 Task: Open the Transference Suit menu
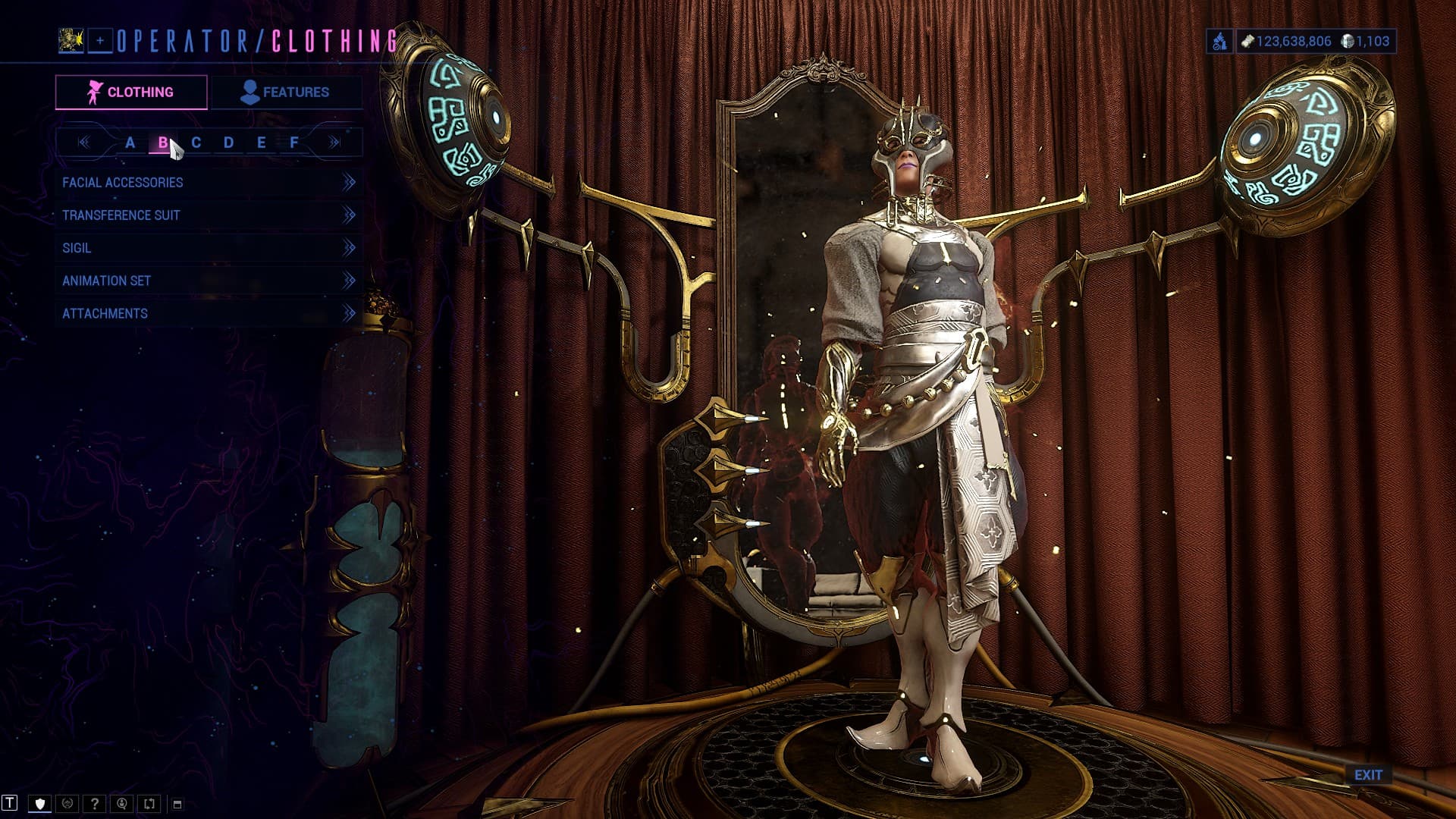pos(208,215)
